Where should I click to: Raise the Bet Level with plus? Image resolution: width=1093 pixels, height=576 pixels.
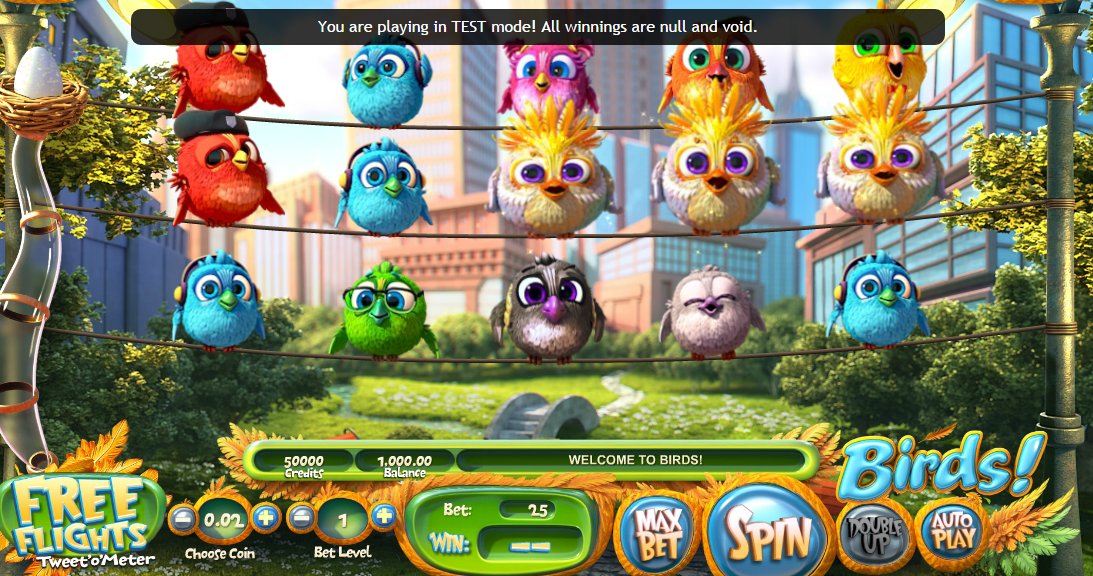click(x=384, y=516)
